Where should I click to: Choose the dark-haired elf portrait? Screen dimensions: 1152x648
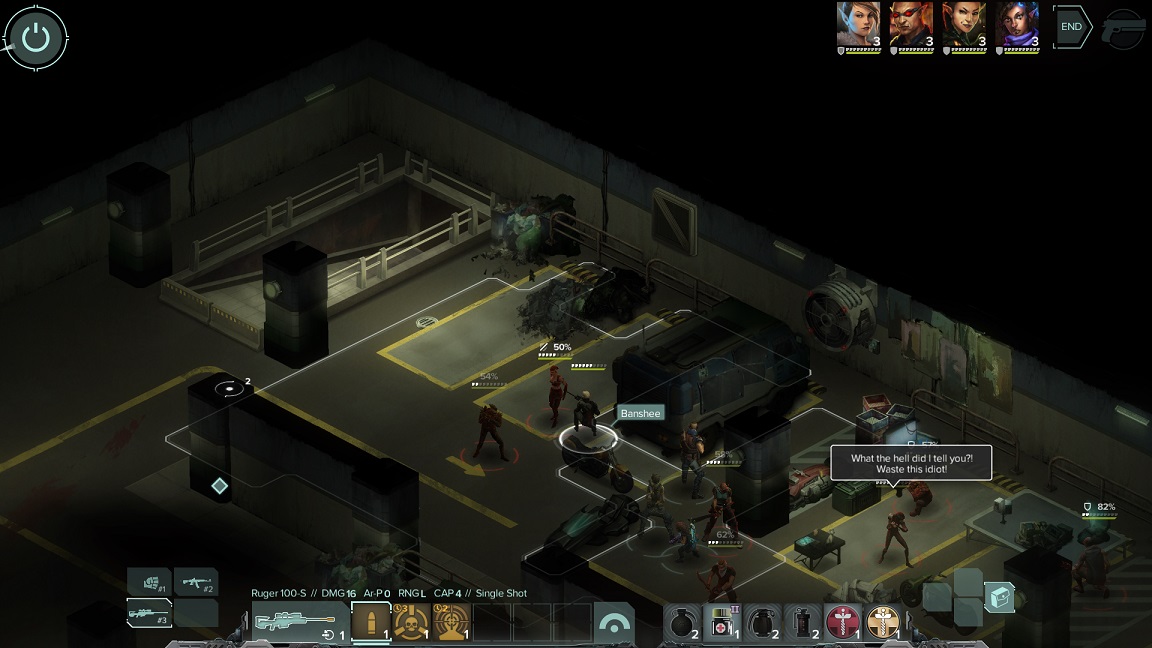pyautogui.click(x=965, y=25)
